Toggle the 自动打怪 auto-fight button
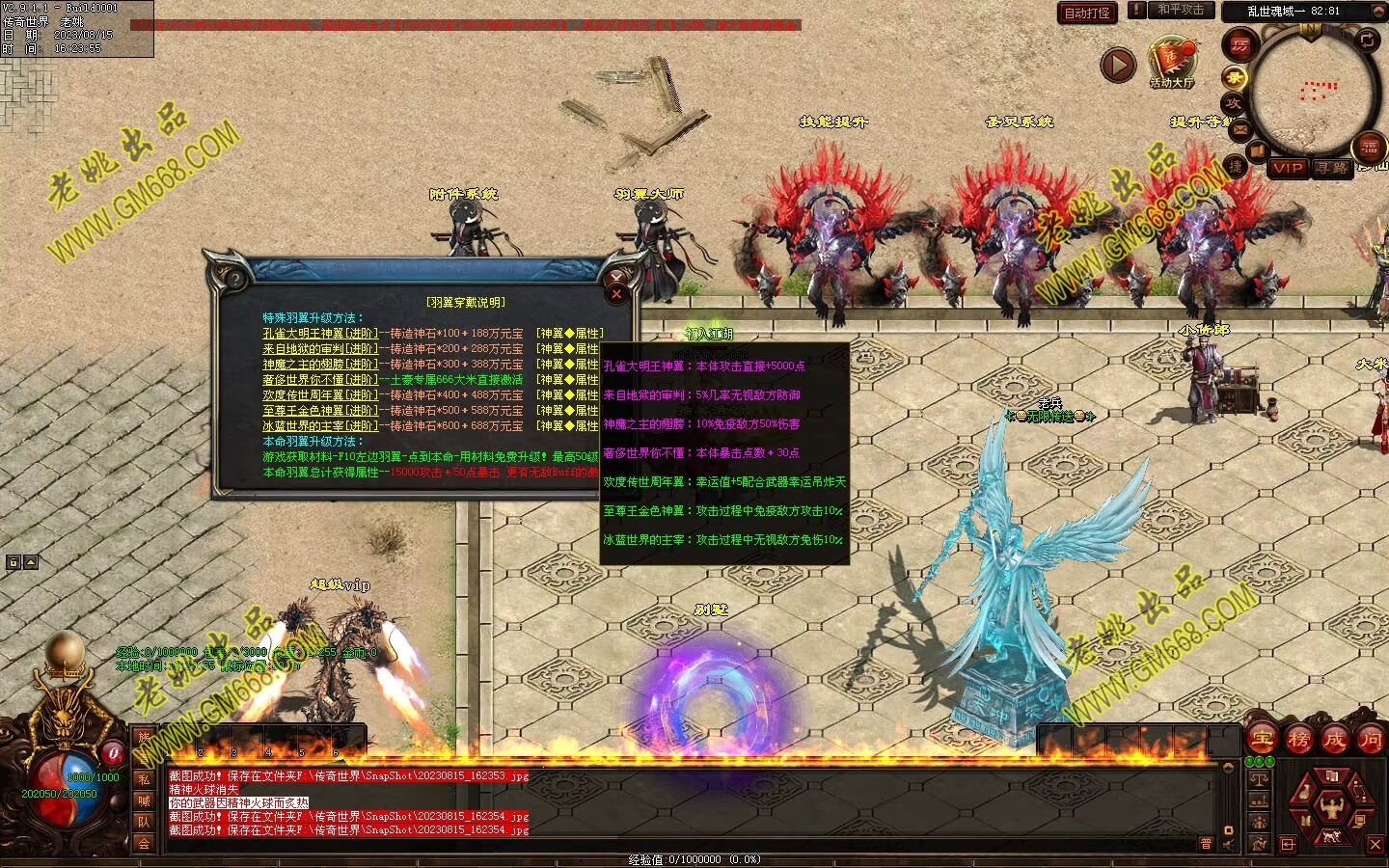The height and width of the screenshot is (868, 1389). (x=1087, y=13)
